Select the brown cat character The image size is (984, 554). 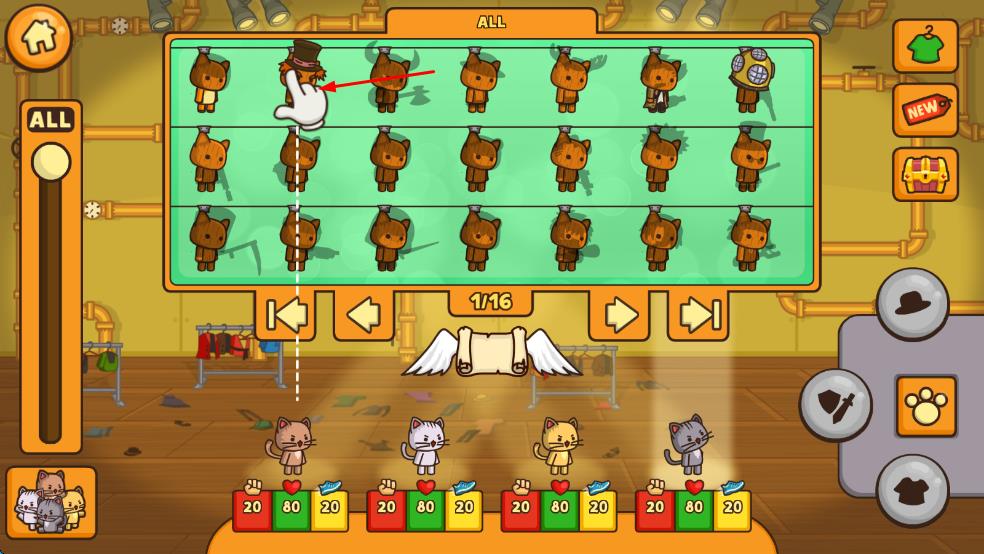291,444
